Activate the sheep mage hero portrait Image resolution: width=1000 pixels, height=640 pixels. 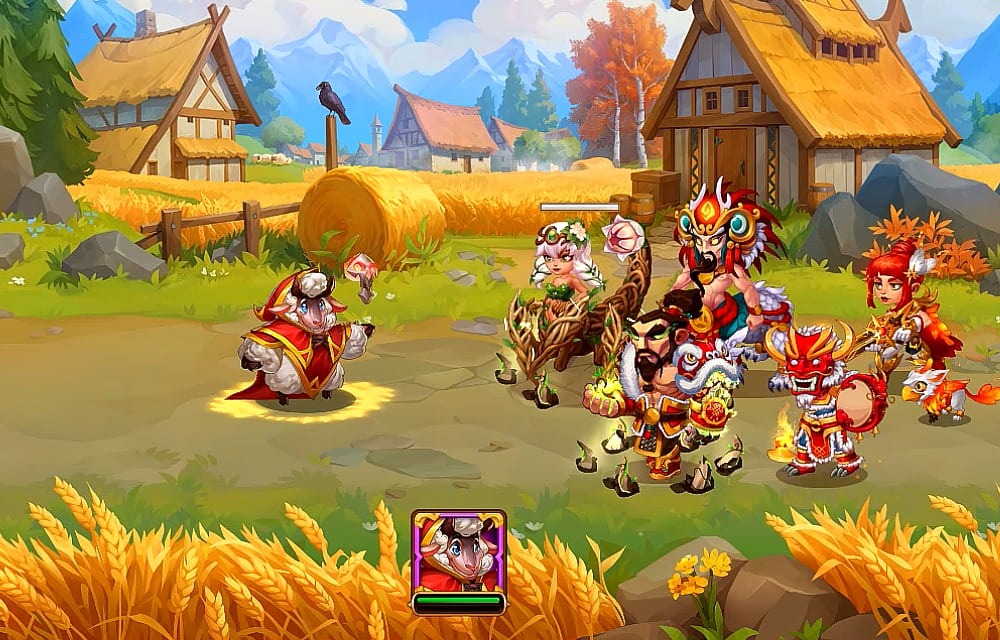(x=458, y=552)
